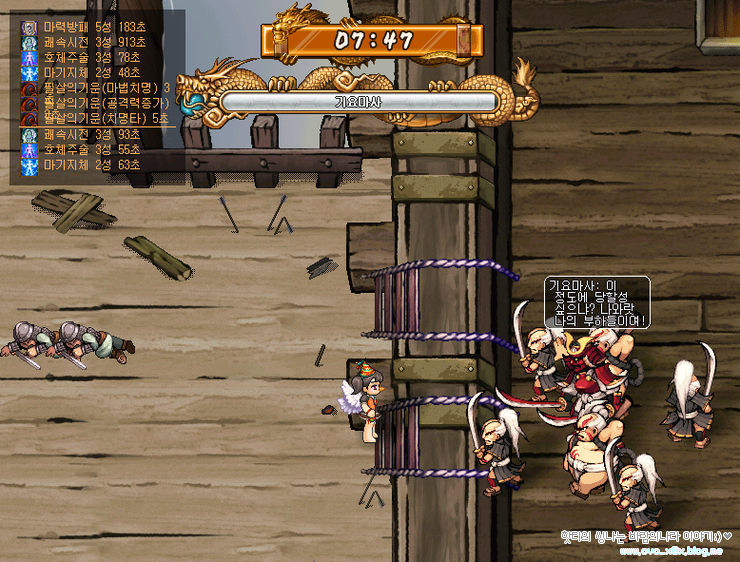Choose the 필살의기운(치명타) buff icon
Screen dimensions: 740x562
click(x=29, y=118)
